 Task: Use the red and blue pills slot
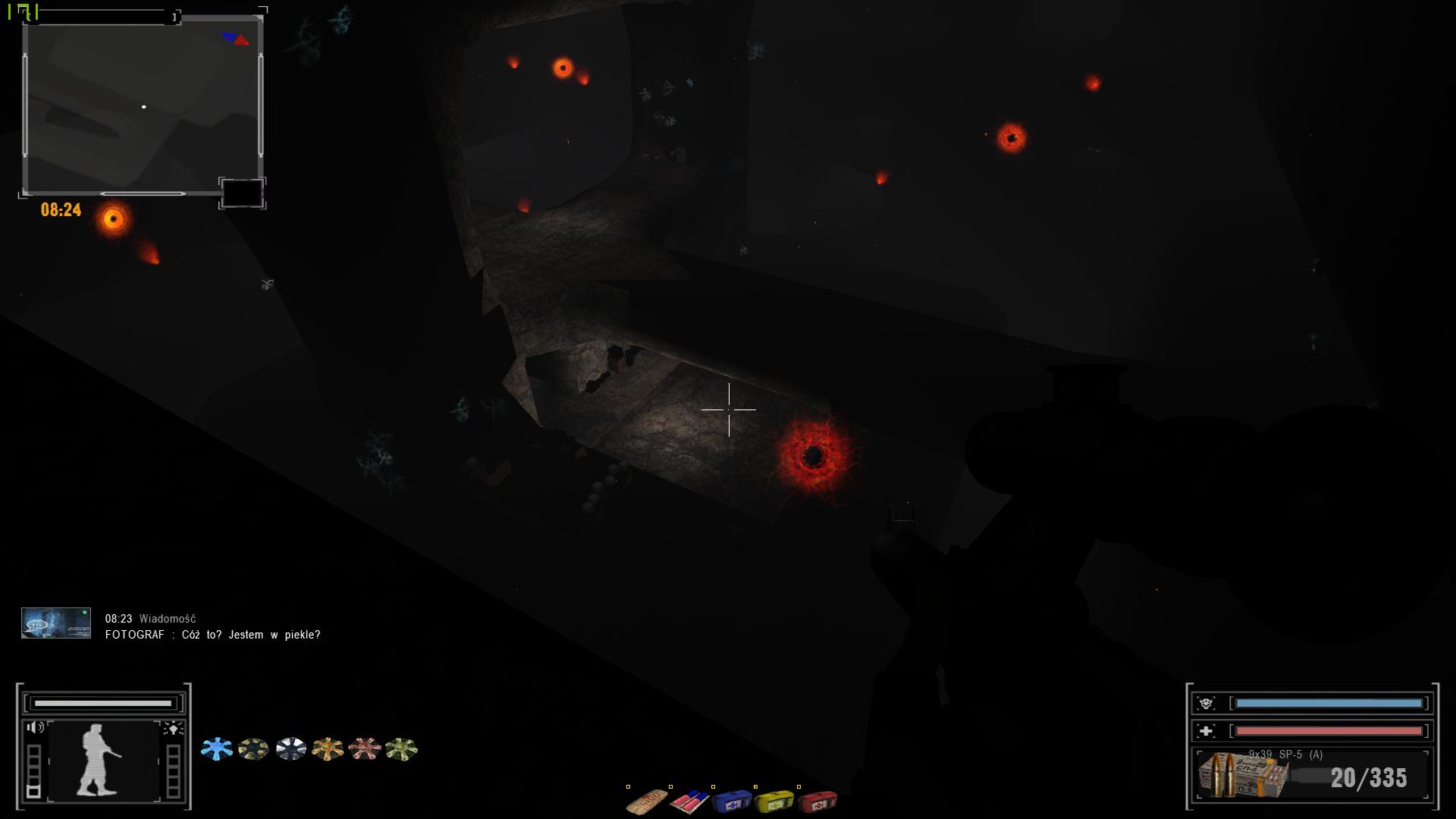click(x=689, y=801)
